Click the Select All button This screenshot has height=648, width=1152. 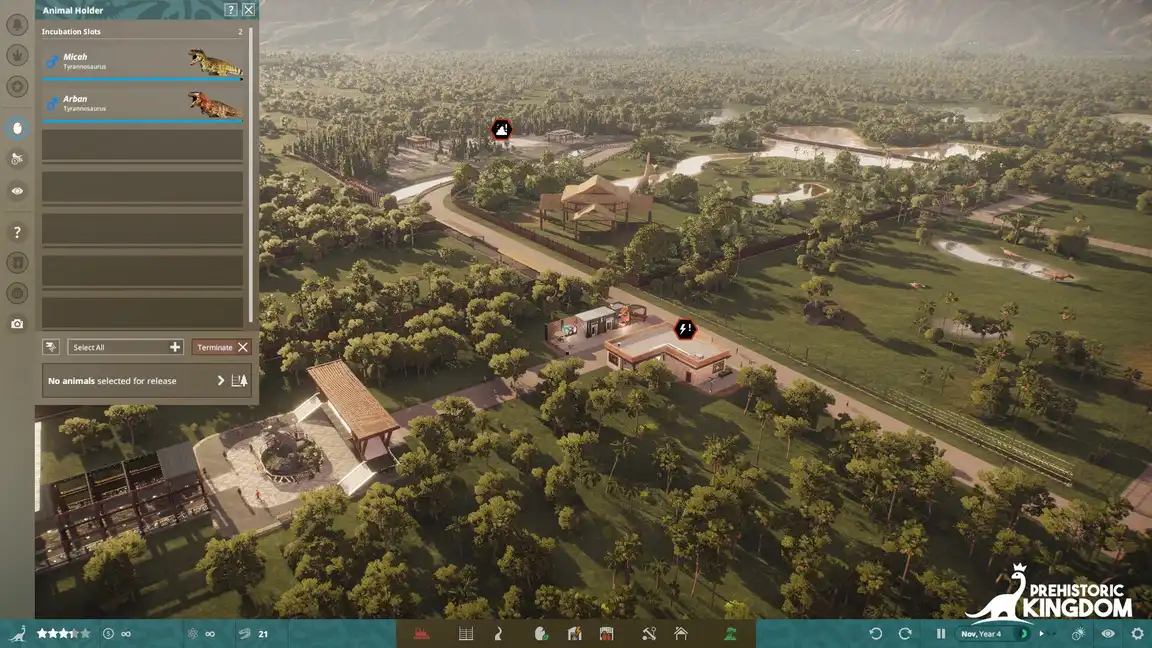125,347
